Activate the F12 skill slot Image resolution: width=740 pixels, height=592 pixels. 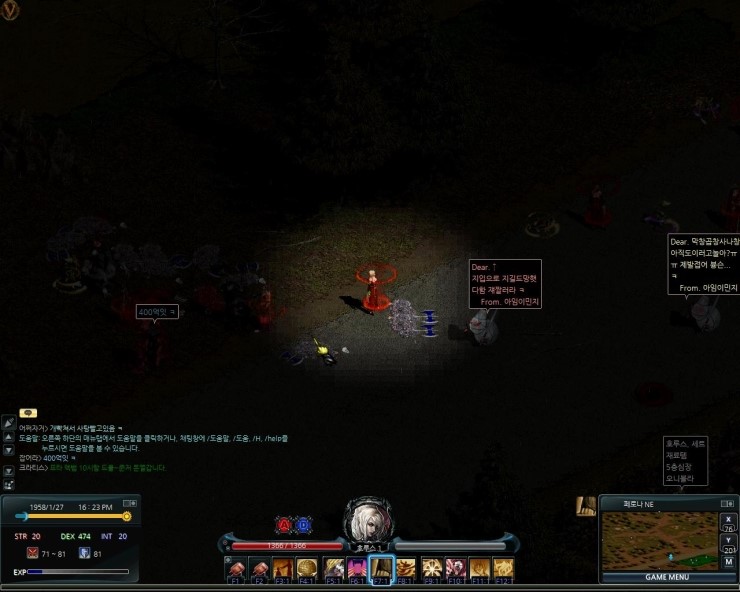(504, 569)
